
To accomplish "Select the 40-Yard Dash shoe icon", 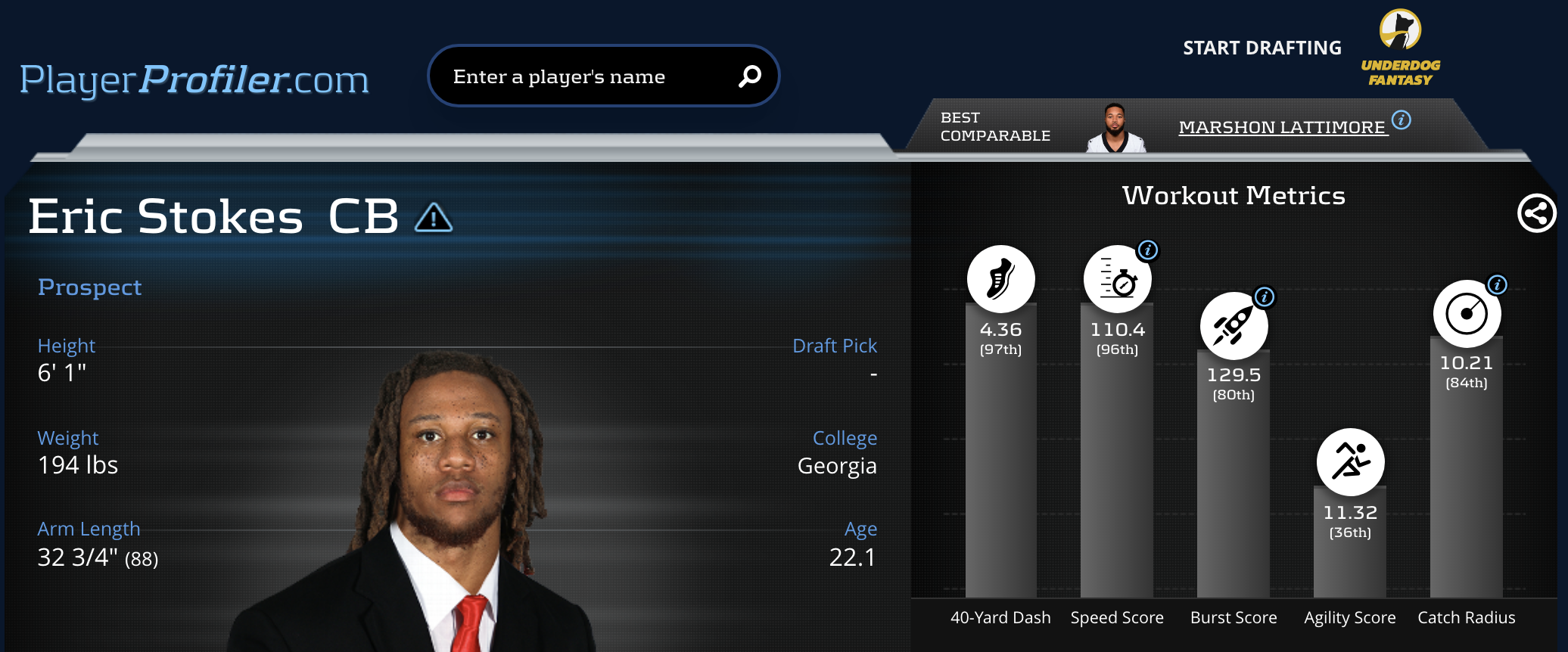I will tap(1000, 279).
